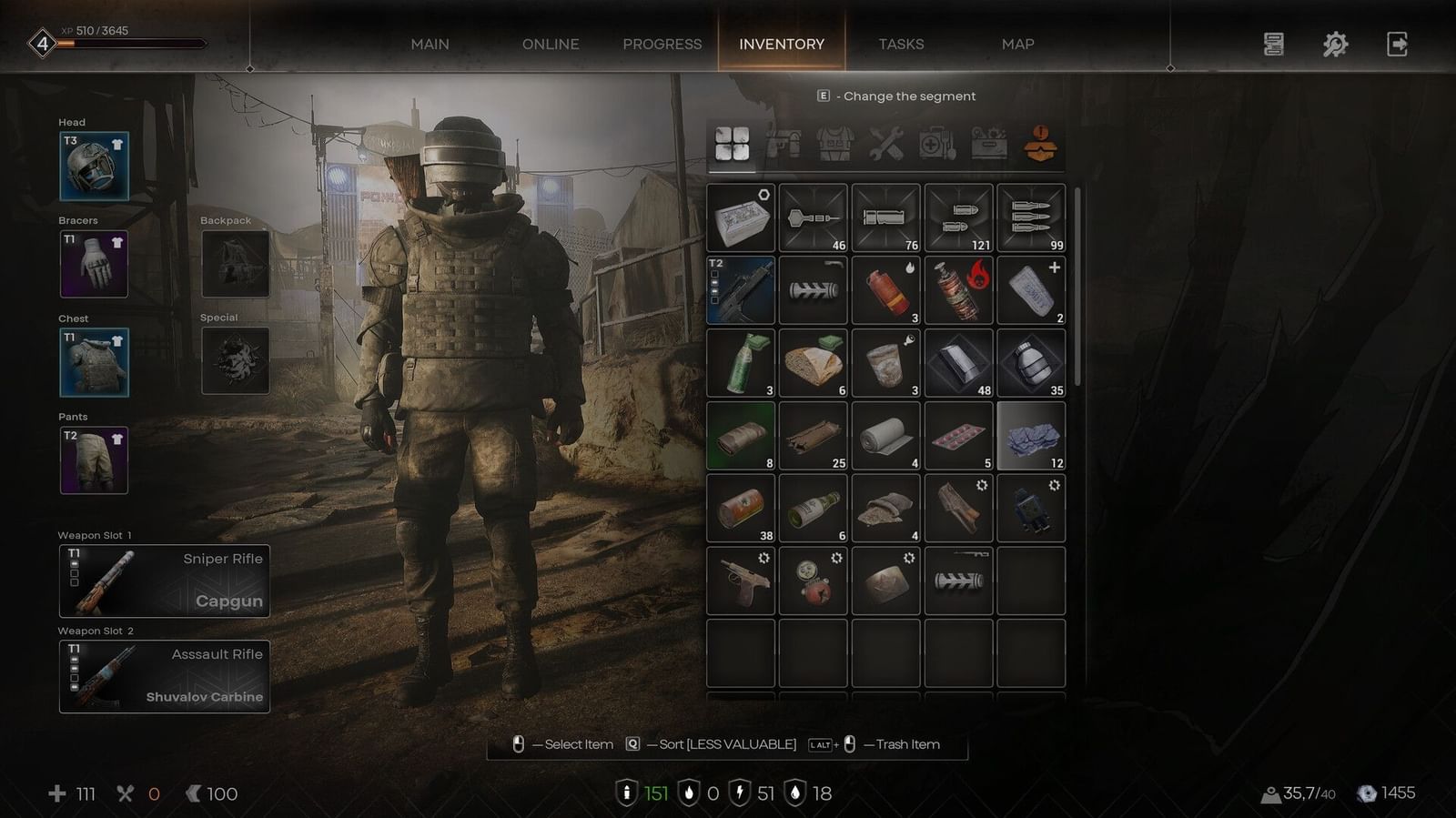The height and width of the screenshot is (818, 1456).
Task: Open the weapons filter in inventory
Action: click(784, 144)
